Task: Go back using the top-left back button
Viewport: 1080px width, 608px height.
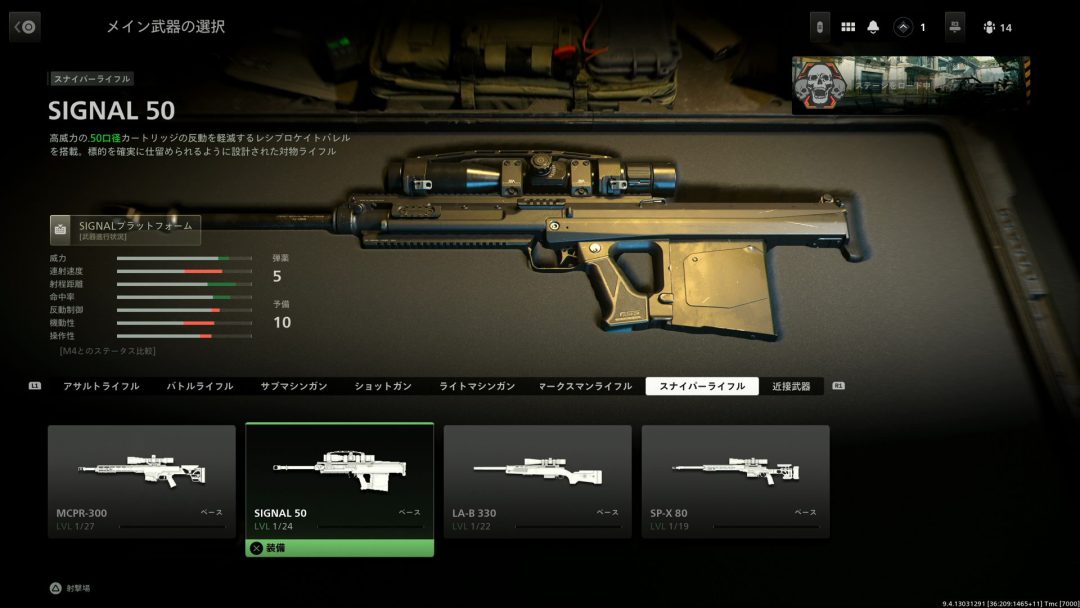Action: (25, 27)
